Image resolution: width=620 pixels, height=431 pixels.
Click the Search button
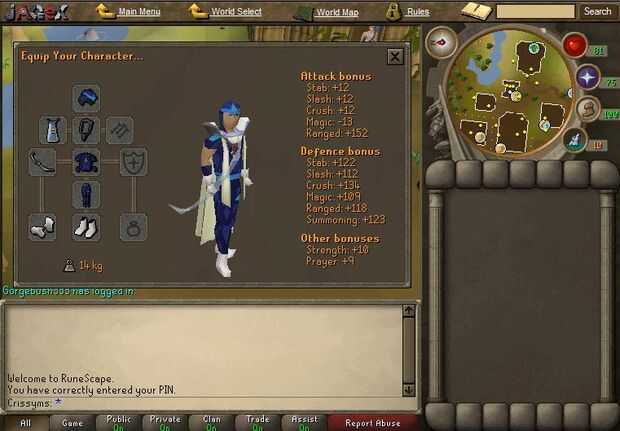pos(597,12)
